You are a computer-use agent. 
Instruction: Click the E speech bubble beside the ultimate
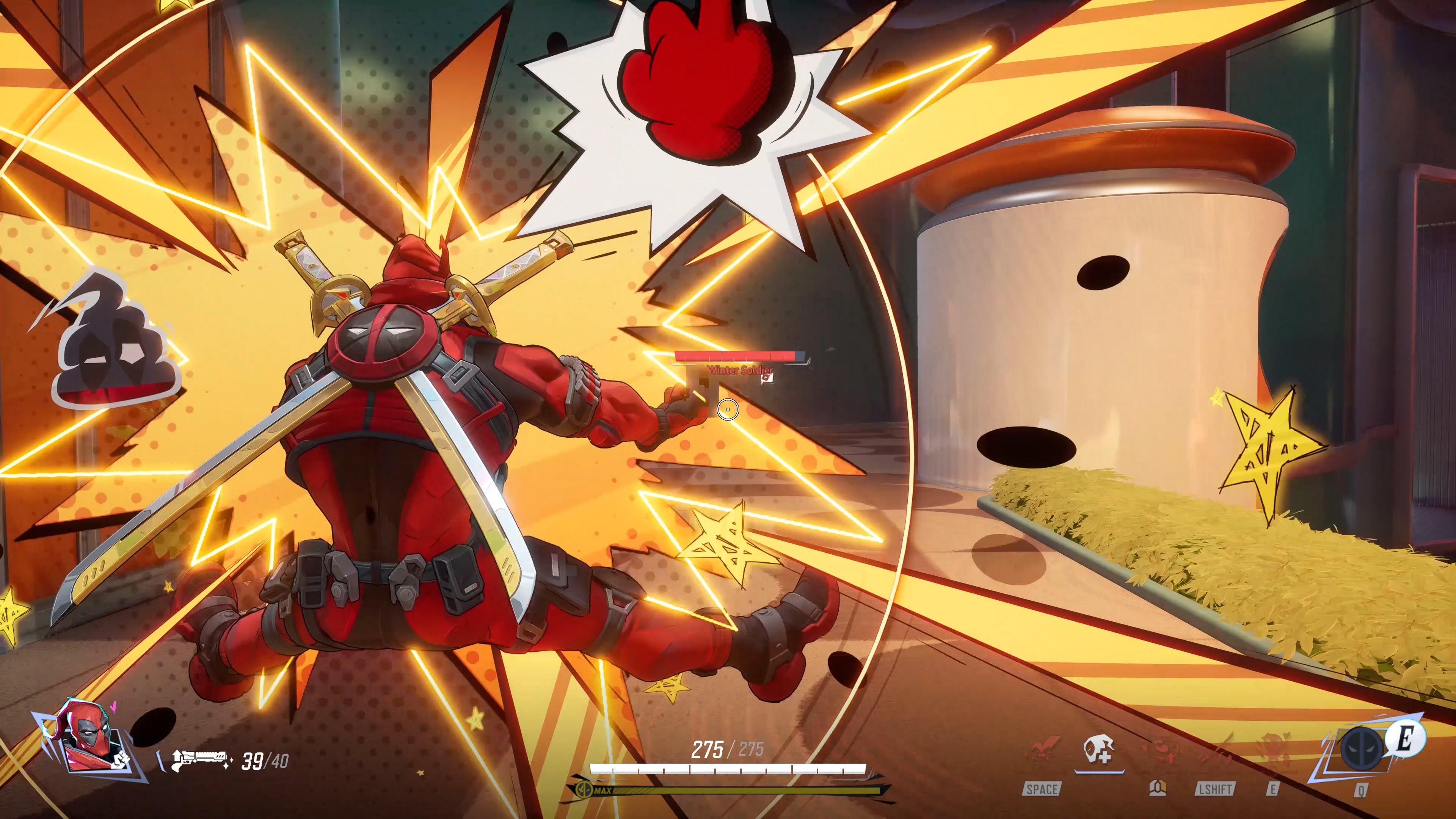(1405, 739)
